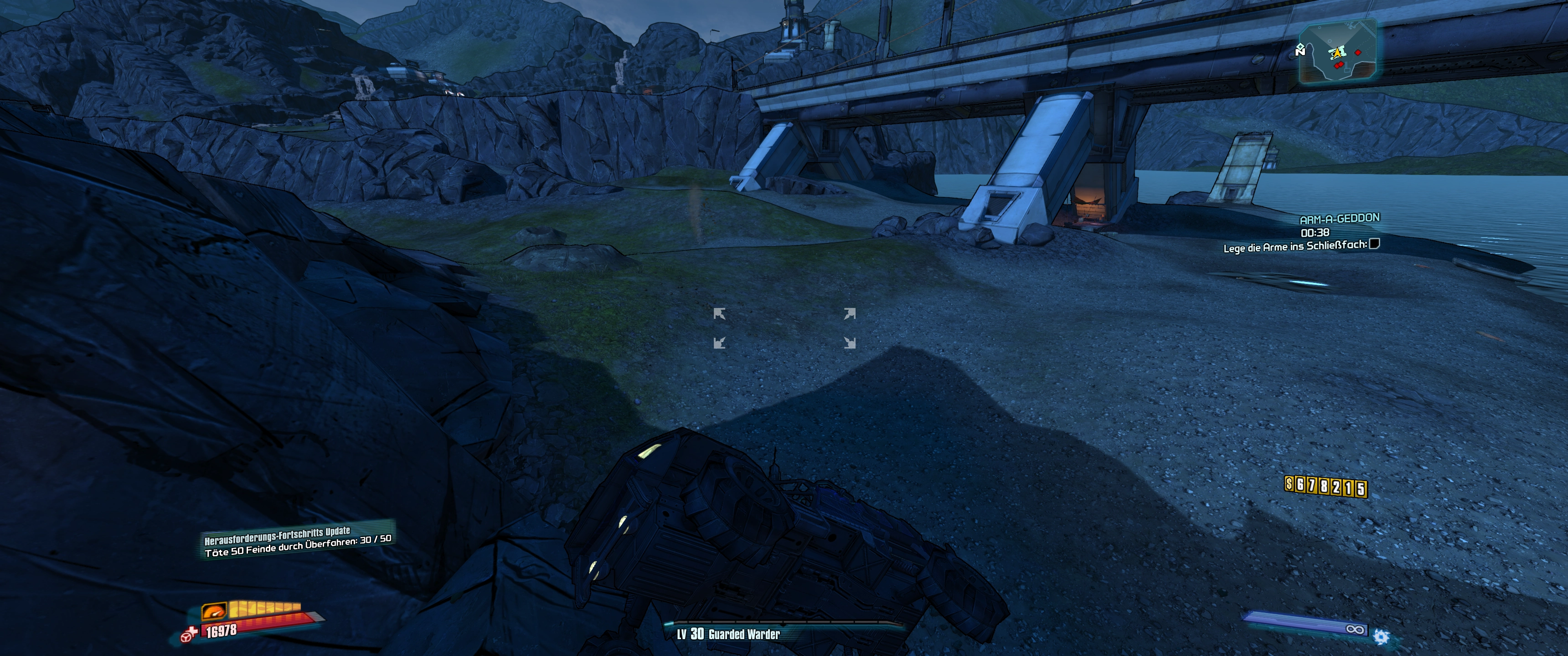Click the gear icon beside the ammo bar
Screen dimensions: 1568x656
pos(1382,637)
